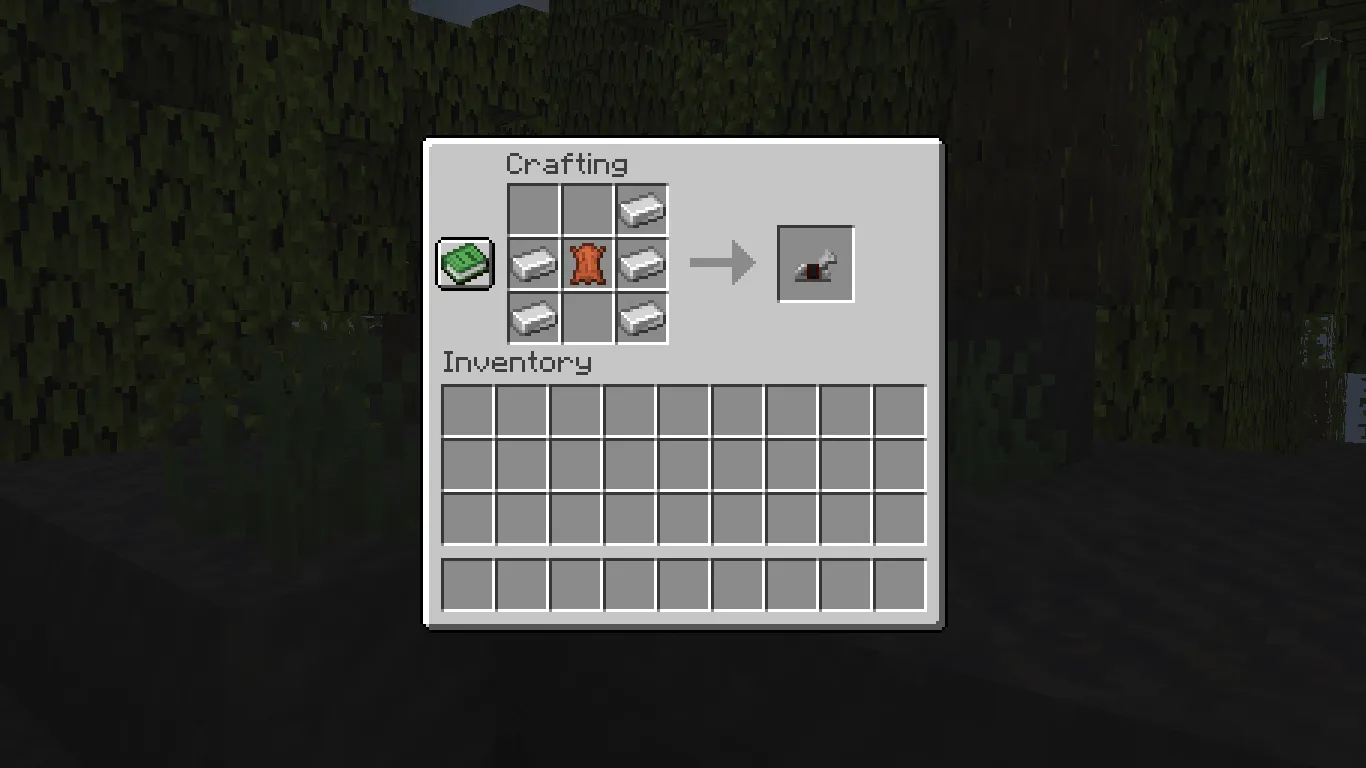Screen dimensions: 1366x768
Task: Click the empty top-left crafting slot
Action: pyautogui.click(x=534, y=211)
